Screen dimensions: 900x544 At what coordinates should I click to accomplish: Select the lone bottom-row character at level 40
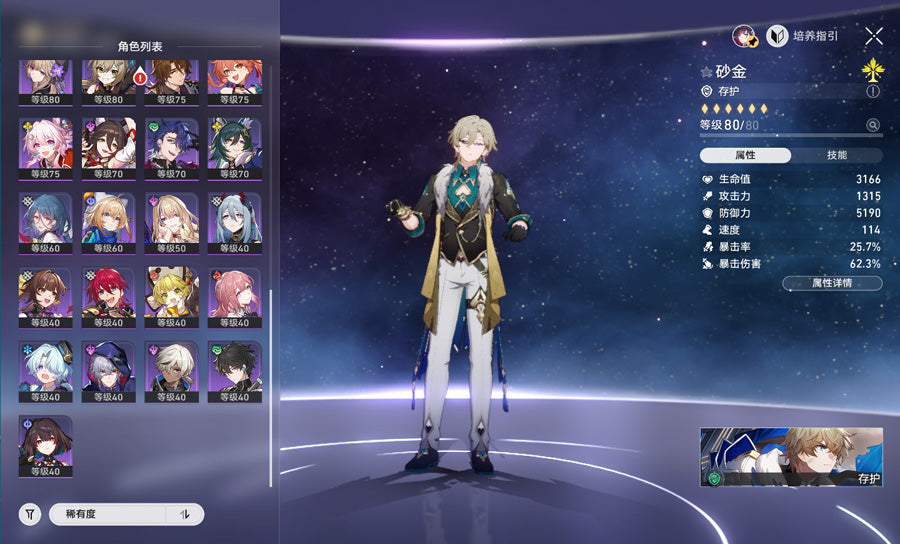[45, 446]
